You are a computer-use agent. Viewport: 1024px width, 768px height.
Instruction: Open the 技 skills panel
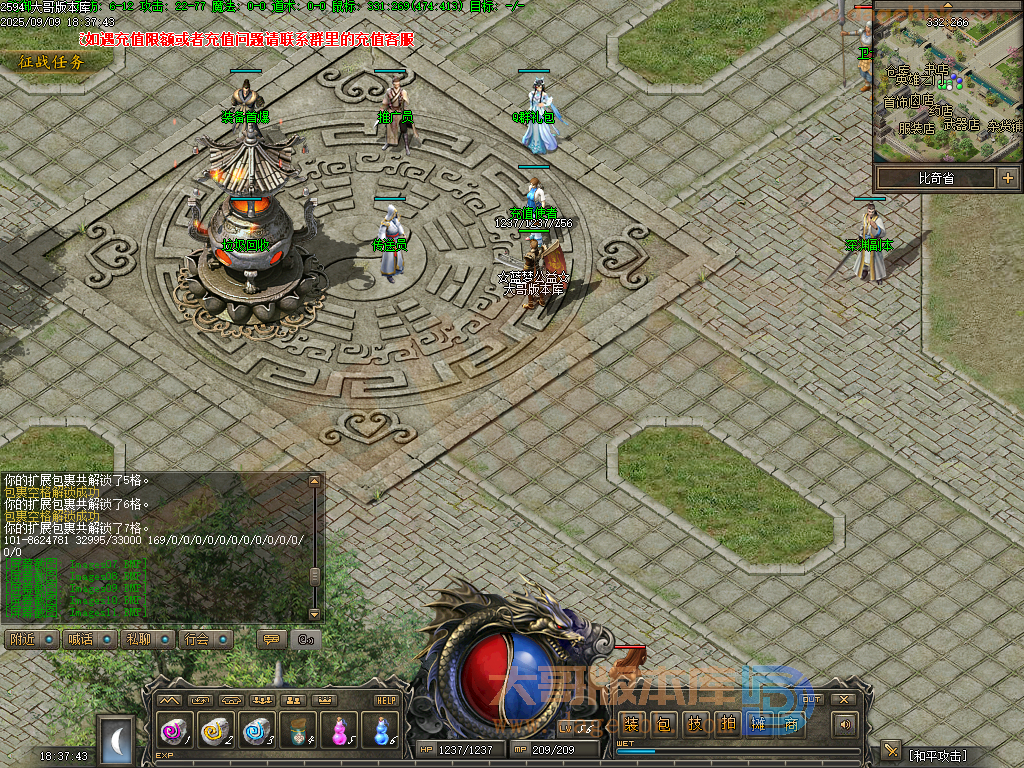(x=694, y=724)
